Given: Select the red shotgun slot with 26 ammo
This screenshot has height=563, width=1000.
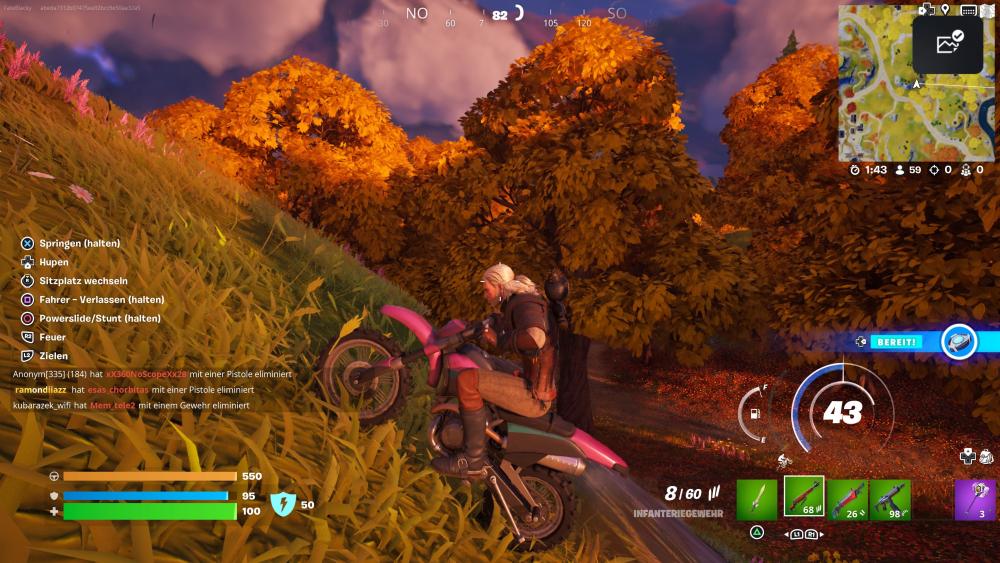Looking at the screenshot, I should [x=847, y=498].
